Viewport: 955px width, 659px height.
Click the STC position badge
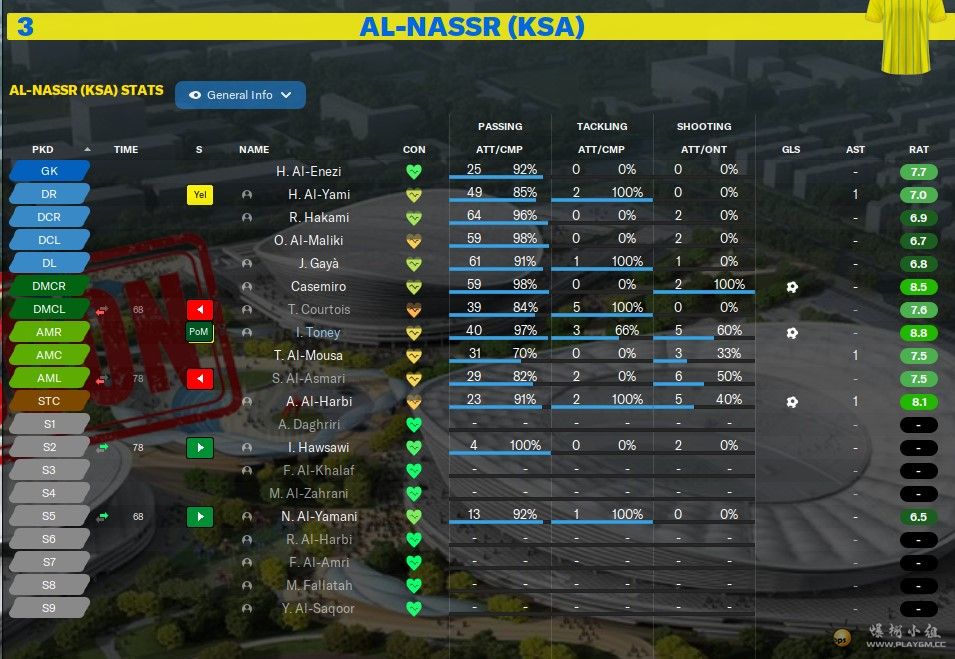point(49,402)
